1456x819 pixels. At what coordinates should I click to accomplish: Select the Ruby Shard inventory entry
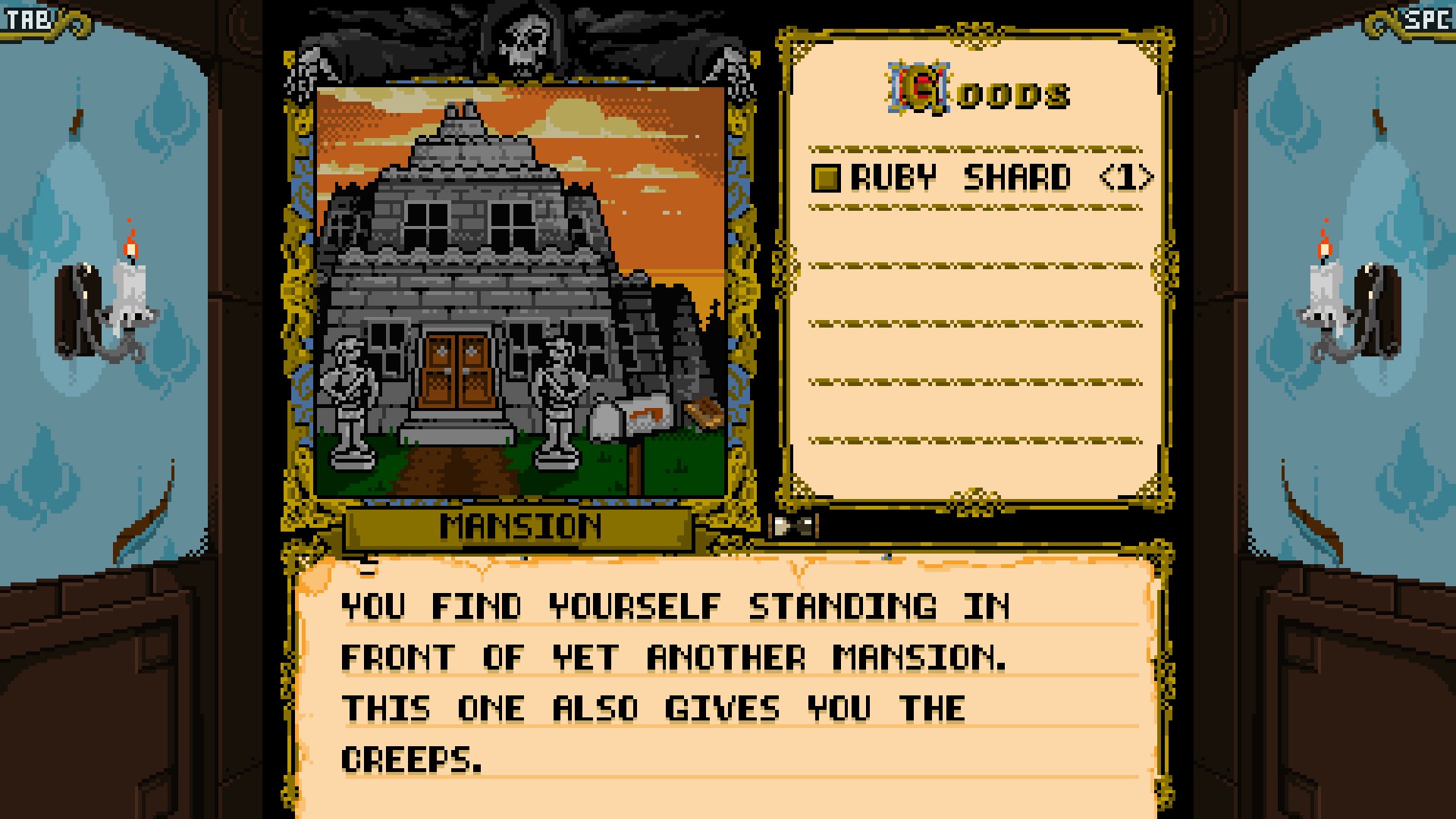982,178
